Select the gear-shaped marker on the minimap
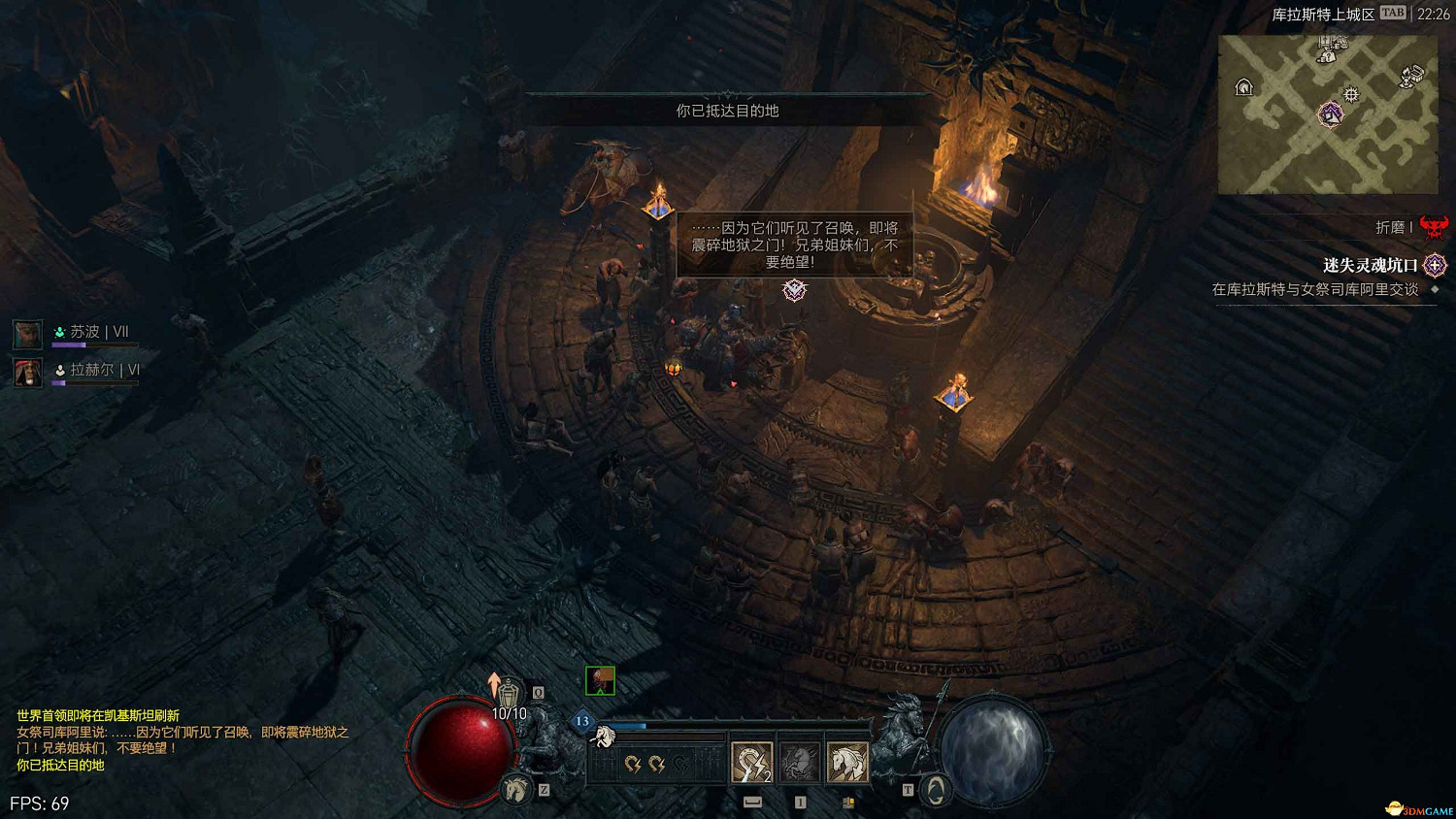This screenshot has width=1456, height=819. coord(1351,94)
